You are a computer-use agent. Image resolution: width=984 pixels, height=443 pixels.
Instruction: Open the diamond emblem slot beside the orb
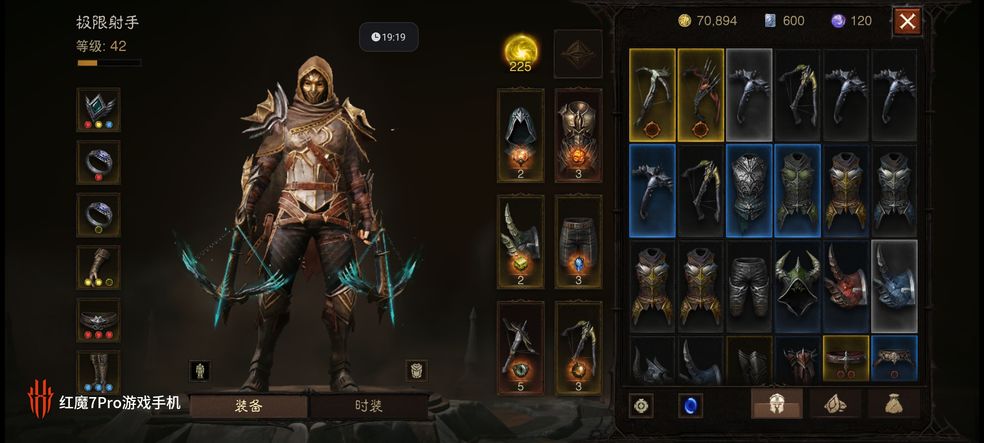(578, 53)
